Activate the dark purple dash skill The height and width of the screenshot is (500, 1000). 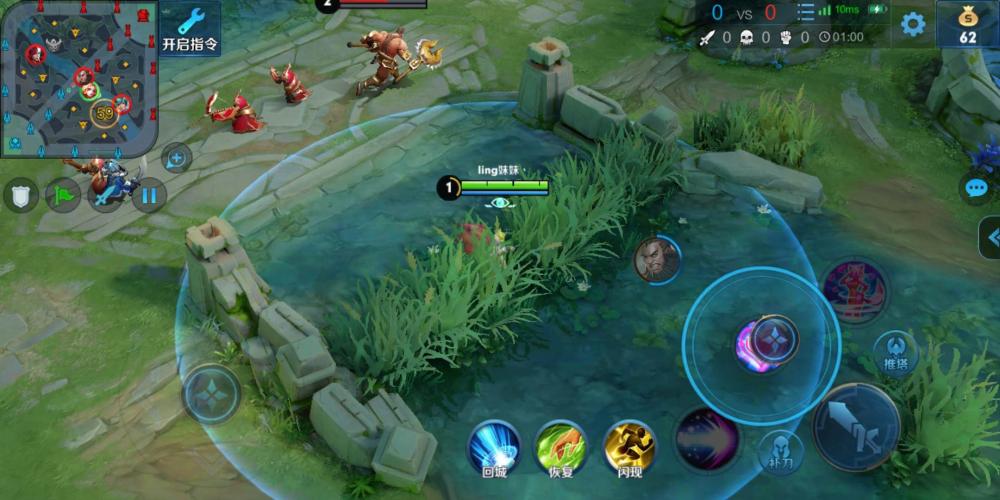click(x=707, y=438)
